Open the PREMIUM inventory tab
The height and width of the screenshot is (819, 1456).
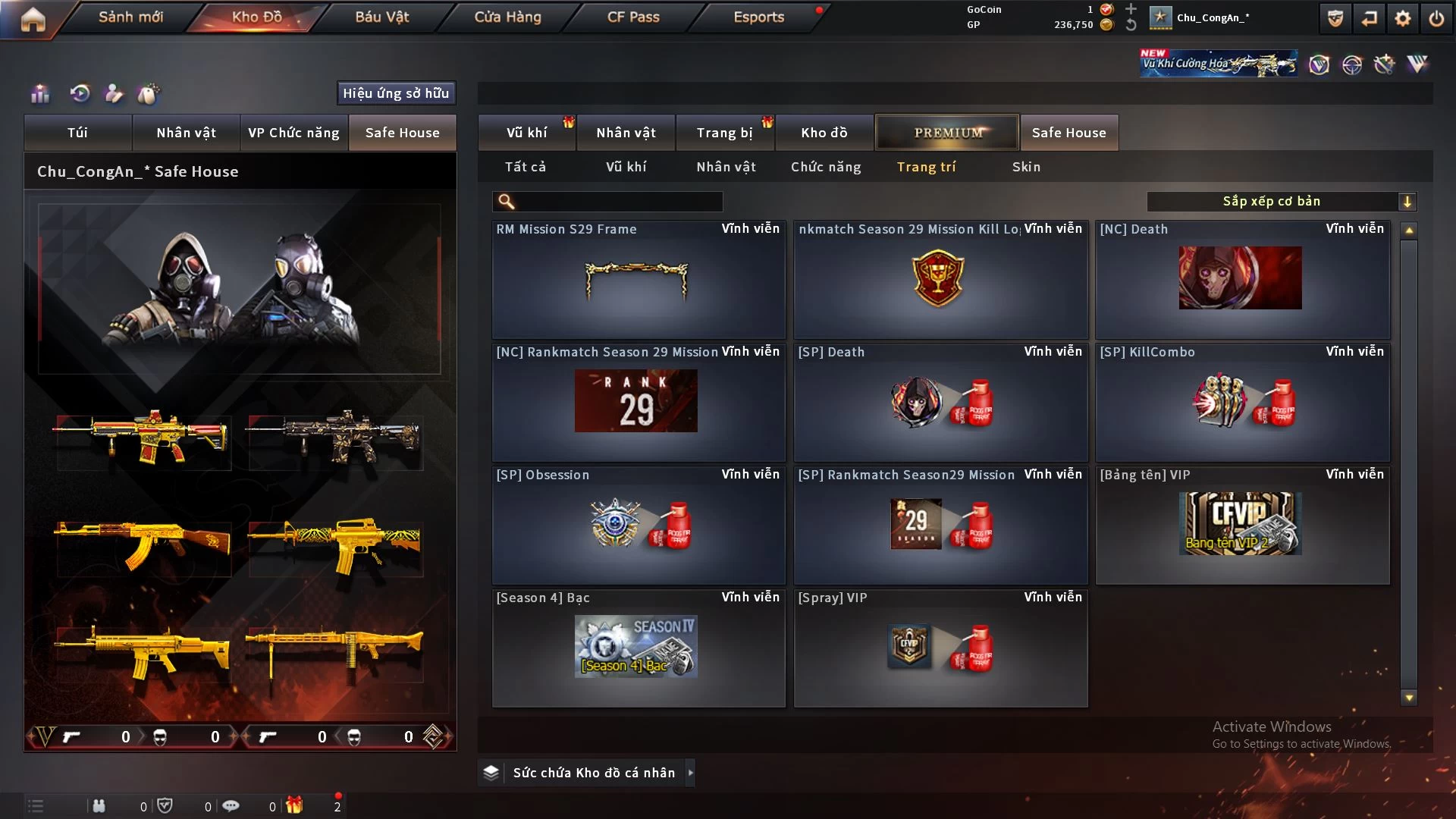(x=947, y=133)
